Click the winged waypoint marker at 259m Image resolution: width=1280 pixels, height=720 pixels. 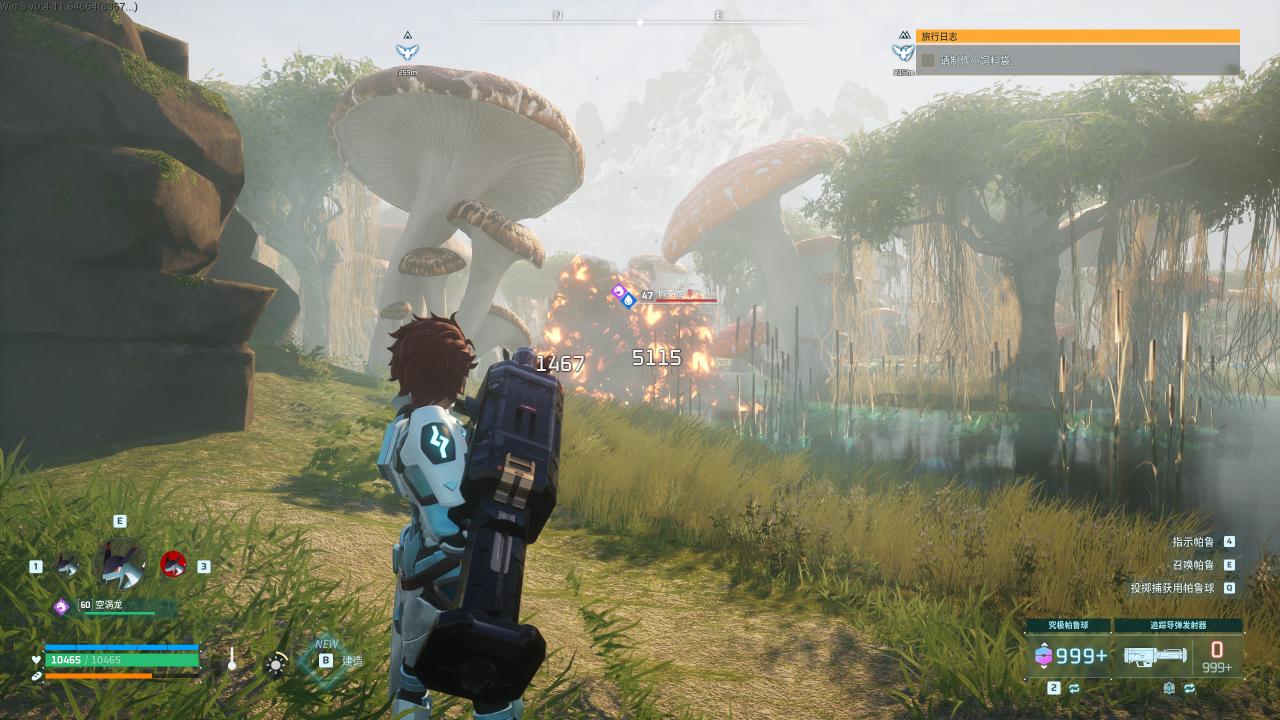pyautogui.click(x=407, y=51)
